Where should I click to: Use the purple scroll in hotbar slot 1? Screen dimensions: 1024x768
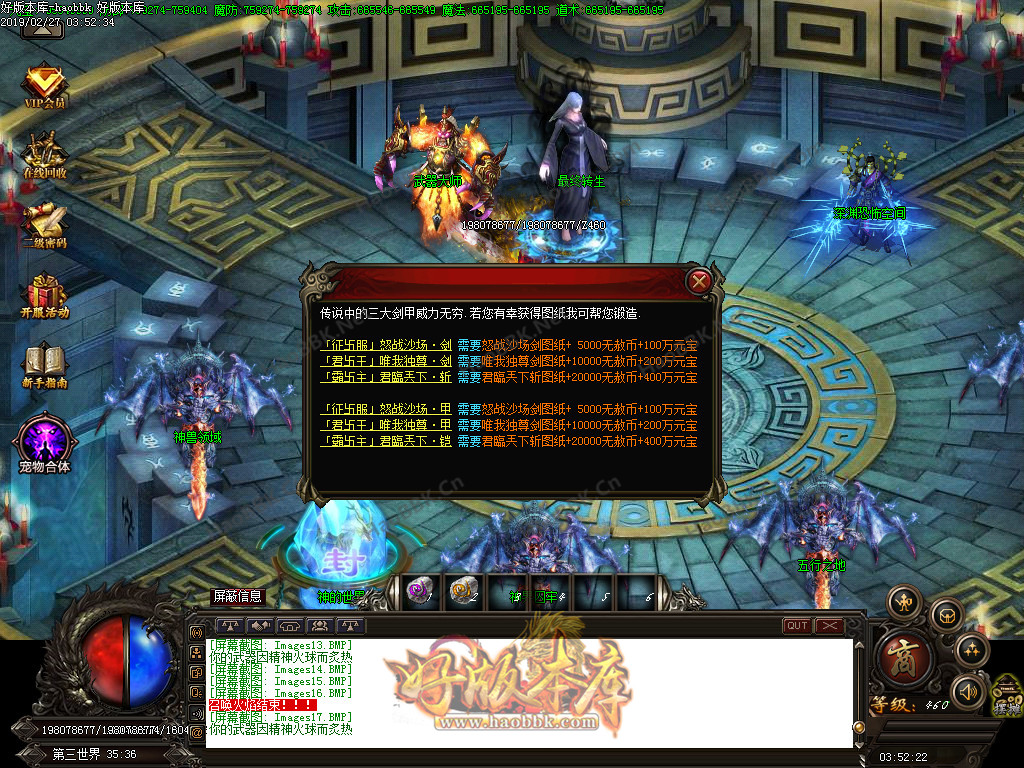tap(419, 592)
